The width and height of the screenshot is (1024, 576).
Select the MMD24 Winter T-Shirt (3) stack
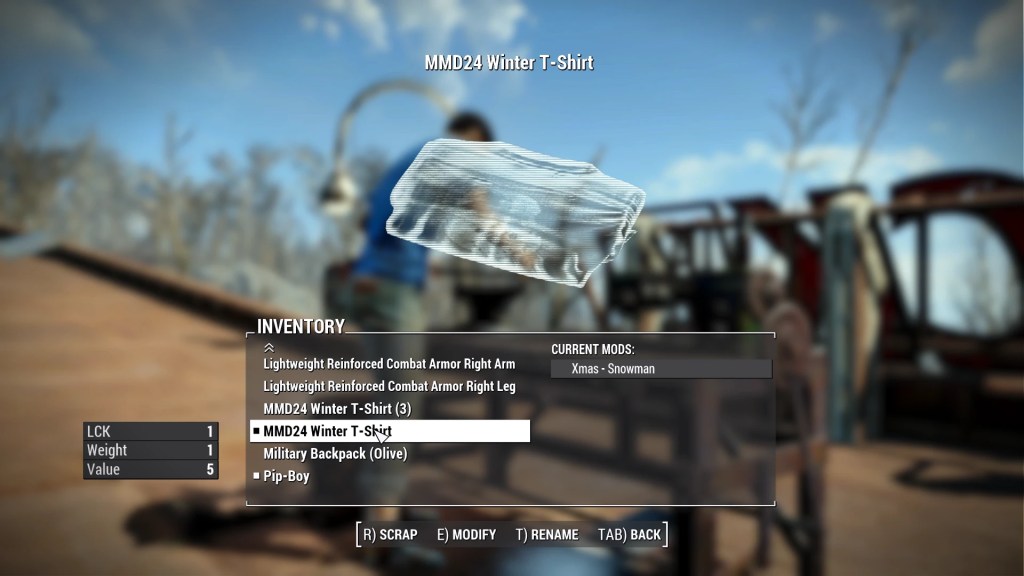[x=337, y=409]
